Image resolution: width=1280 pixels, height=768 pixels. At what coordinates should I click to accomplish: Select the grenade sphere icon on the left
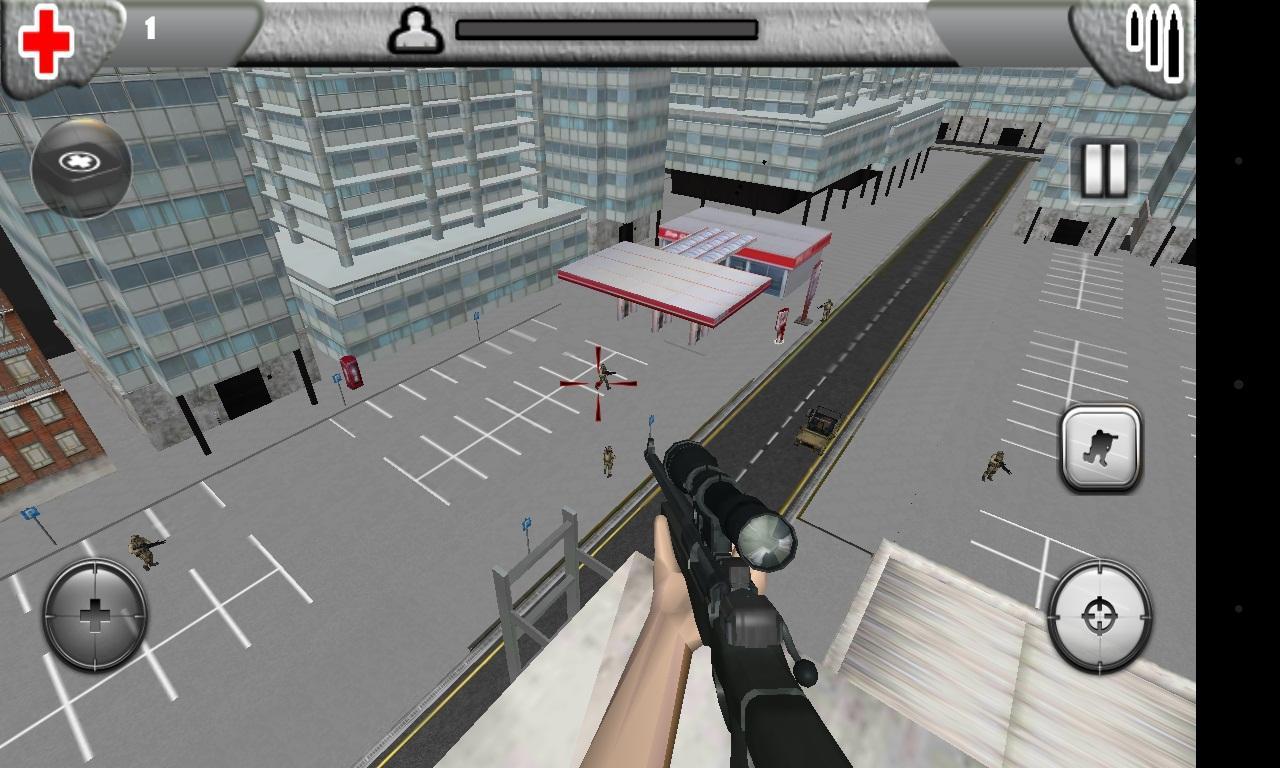(x=82, y=163)
